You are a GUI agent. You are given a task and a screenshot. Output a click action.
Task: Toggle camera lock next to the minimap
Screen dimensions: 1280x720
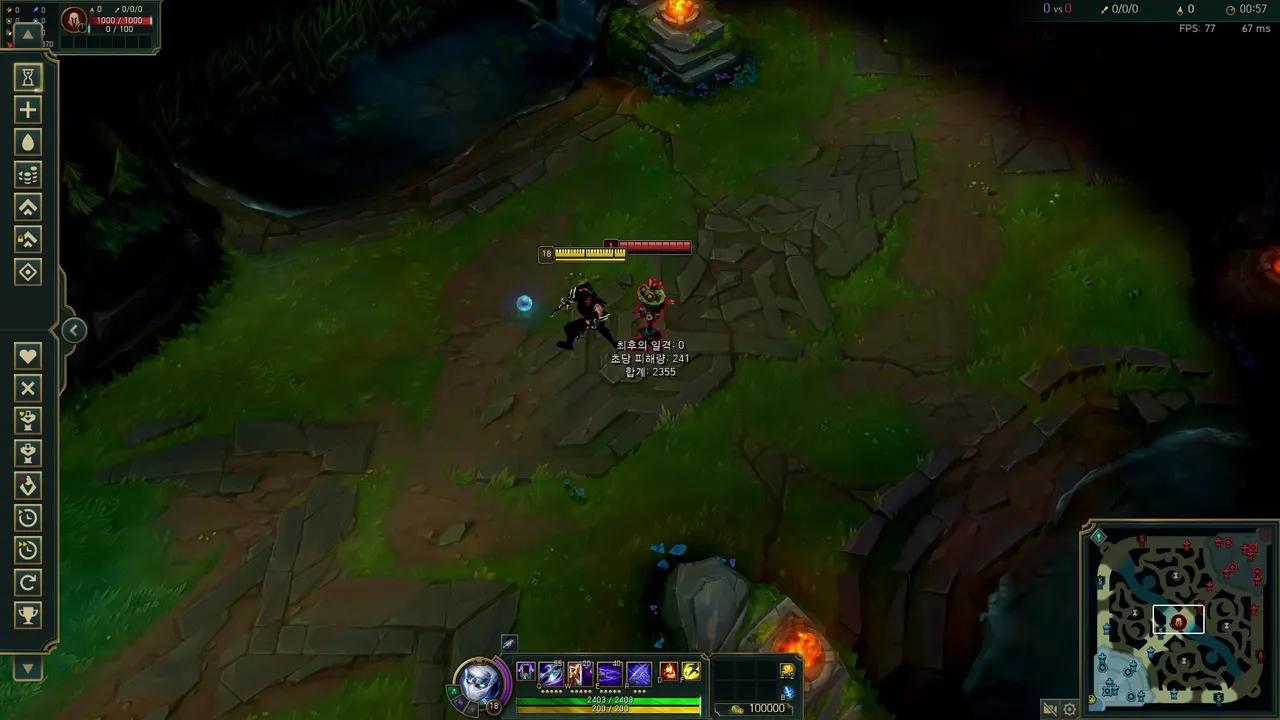click(x=1049, y=709)
